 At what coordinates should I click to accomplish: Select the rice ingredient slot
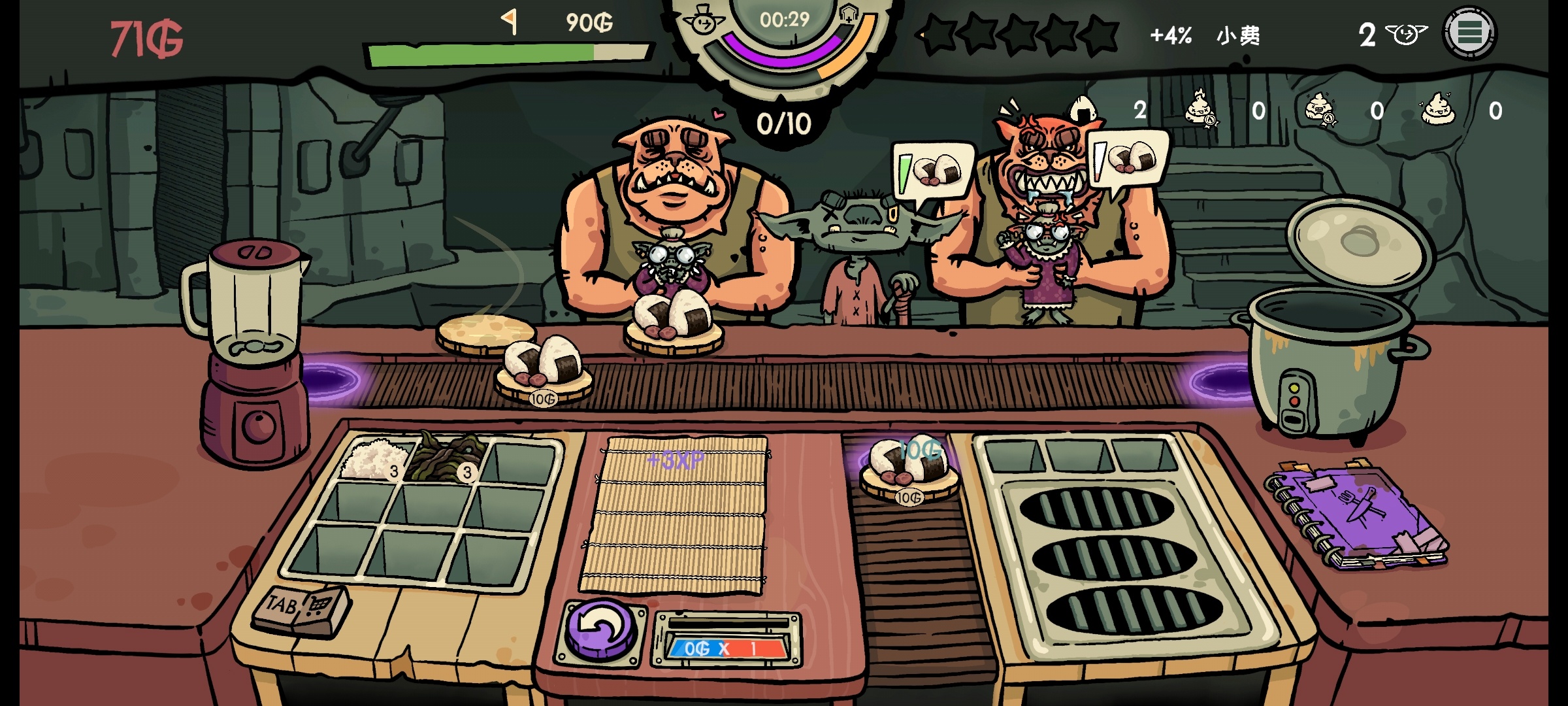[373, 458]
